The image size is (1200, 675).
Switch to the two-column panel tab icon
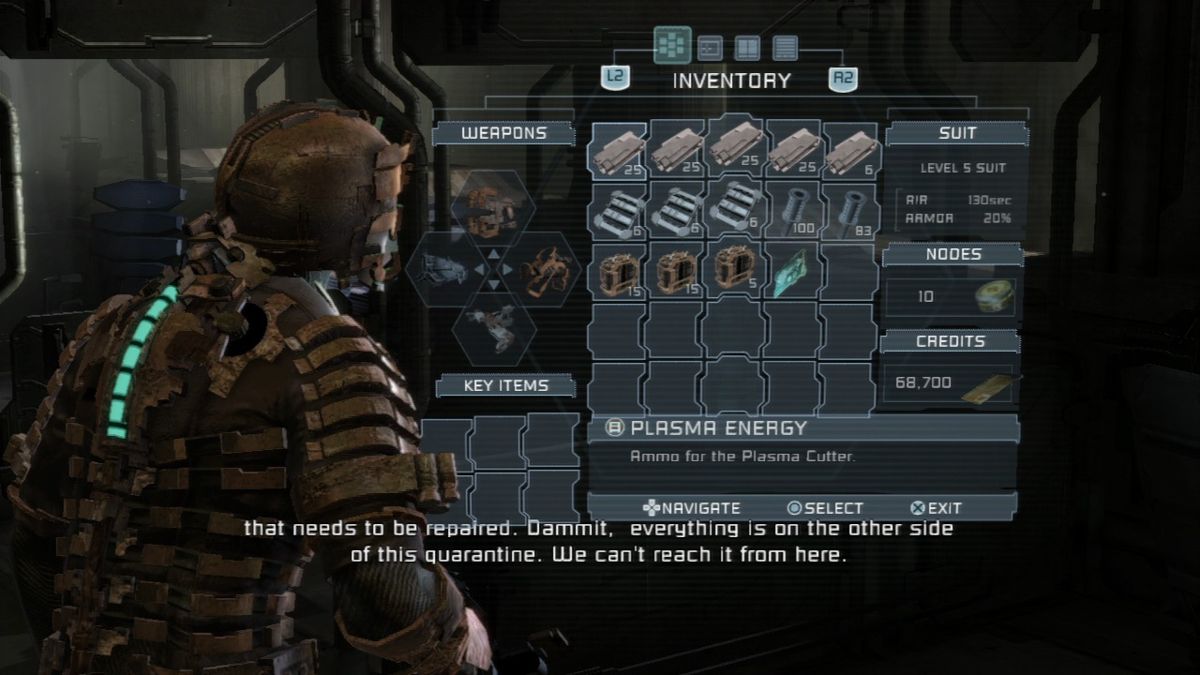[747, 48]
